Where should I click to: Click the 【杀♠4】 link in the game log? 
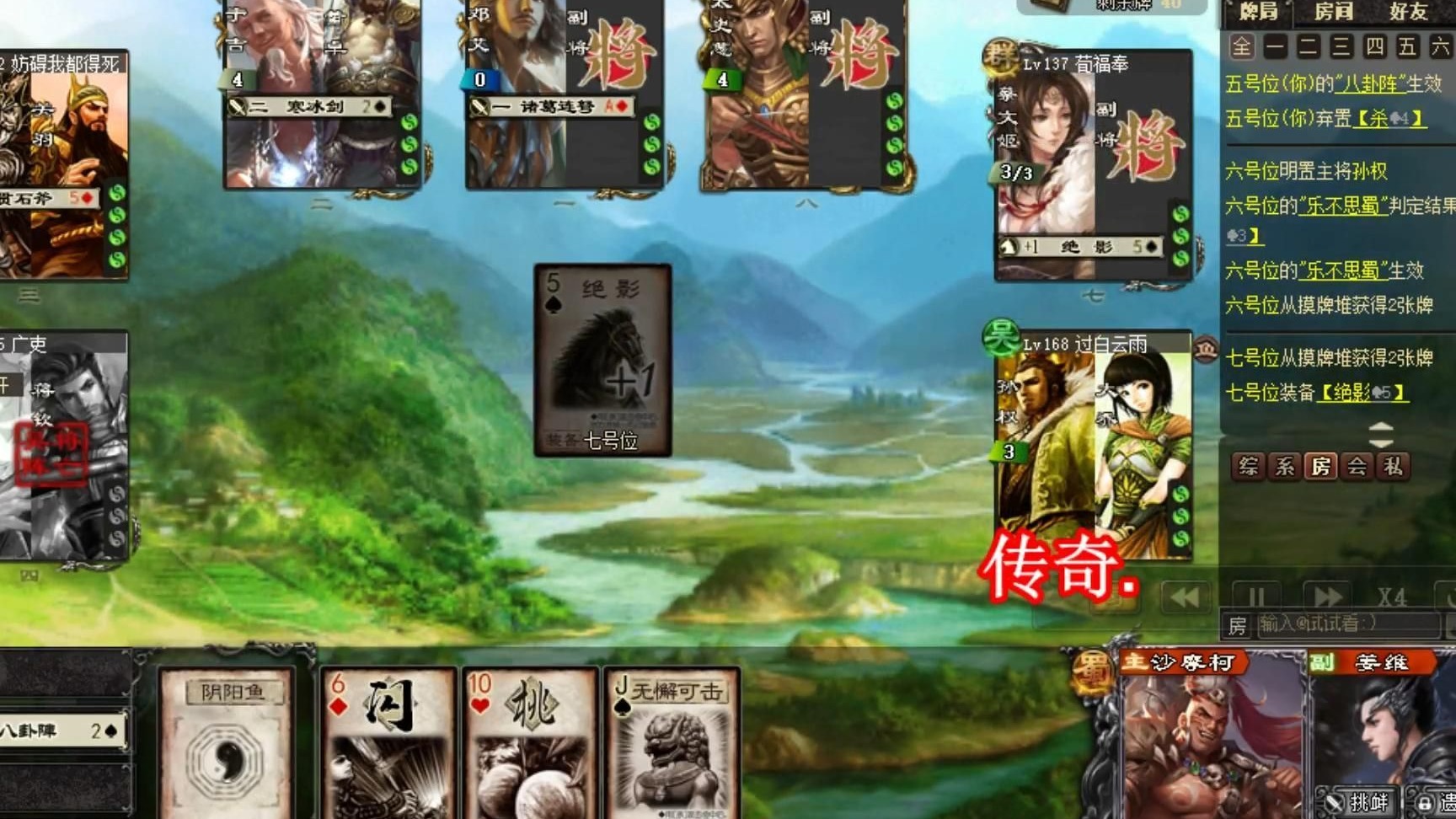[x=1389, y=118]
